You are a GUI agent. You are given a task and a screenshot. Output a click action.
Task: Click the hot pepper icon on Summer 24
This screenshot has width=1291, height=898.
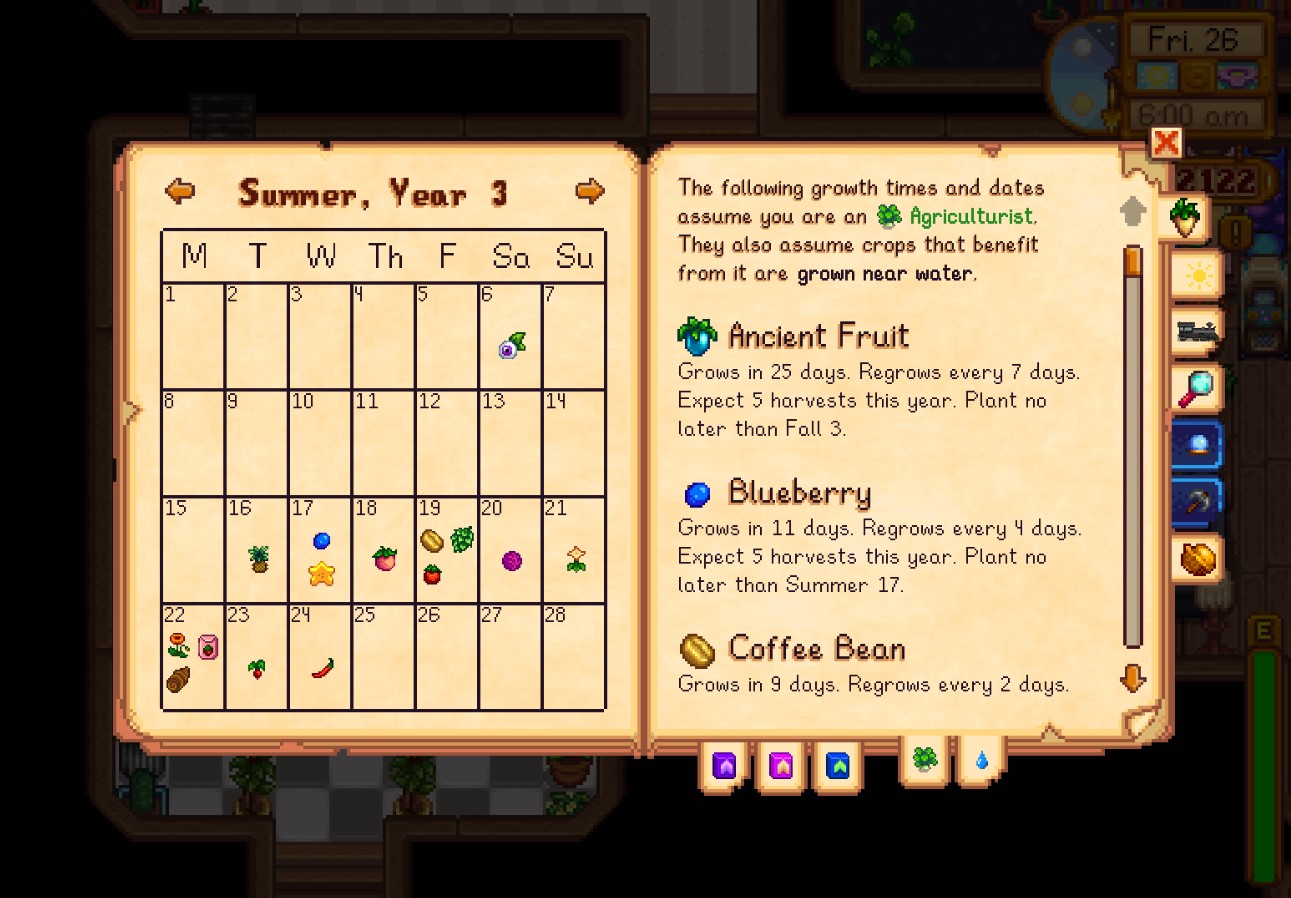322,665
